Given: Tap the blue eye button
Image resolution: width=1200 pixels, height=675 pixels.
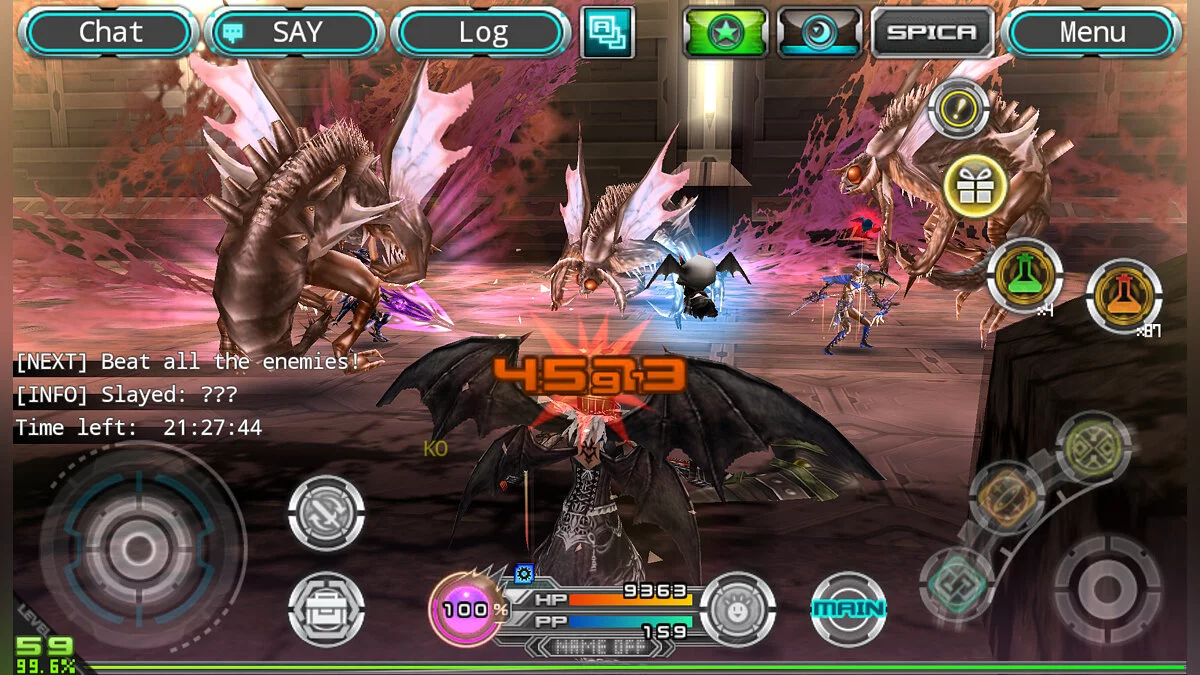Looking at the screenshot, I should (x=819, y=33).
